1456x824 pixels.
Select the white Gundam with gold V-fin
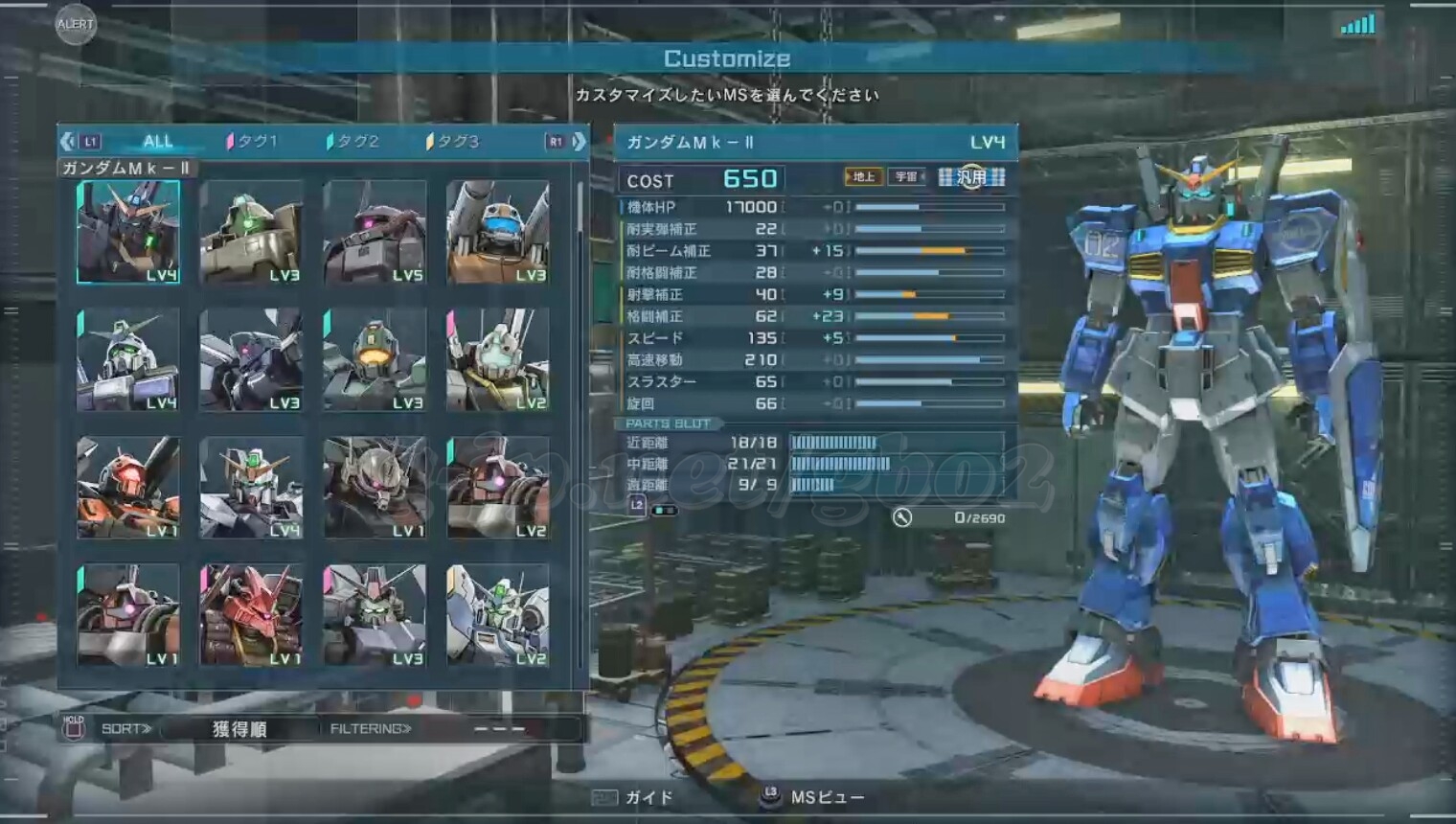[251, 488]
